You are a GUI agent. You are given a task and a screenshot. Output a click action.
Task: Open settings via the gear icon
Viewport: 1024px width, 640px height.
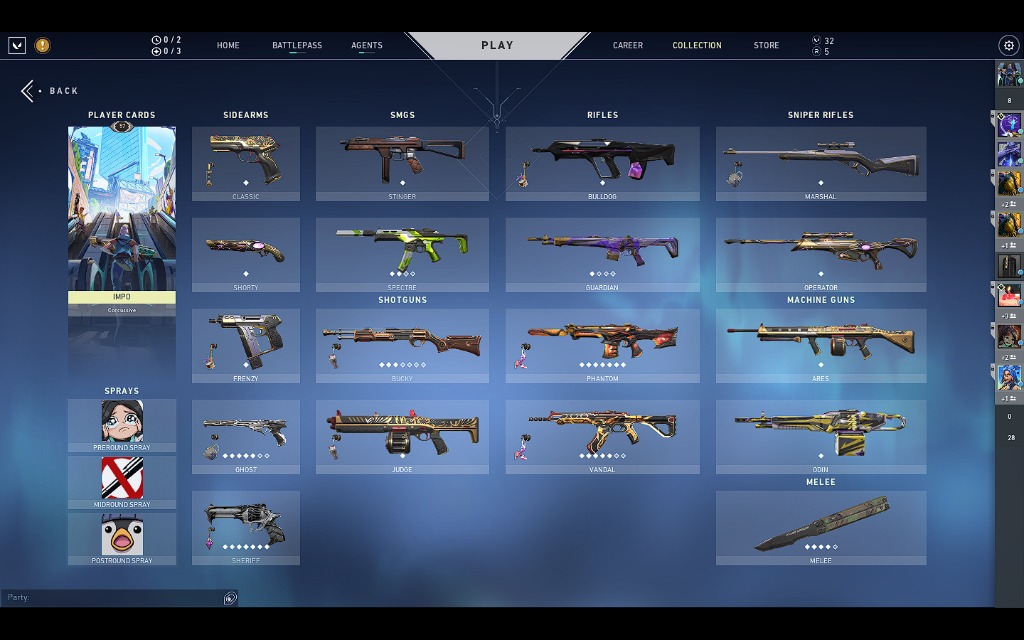(x=1008, y=45)
